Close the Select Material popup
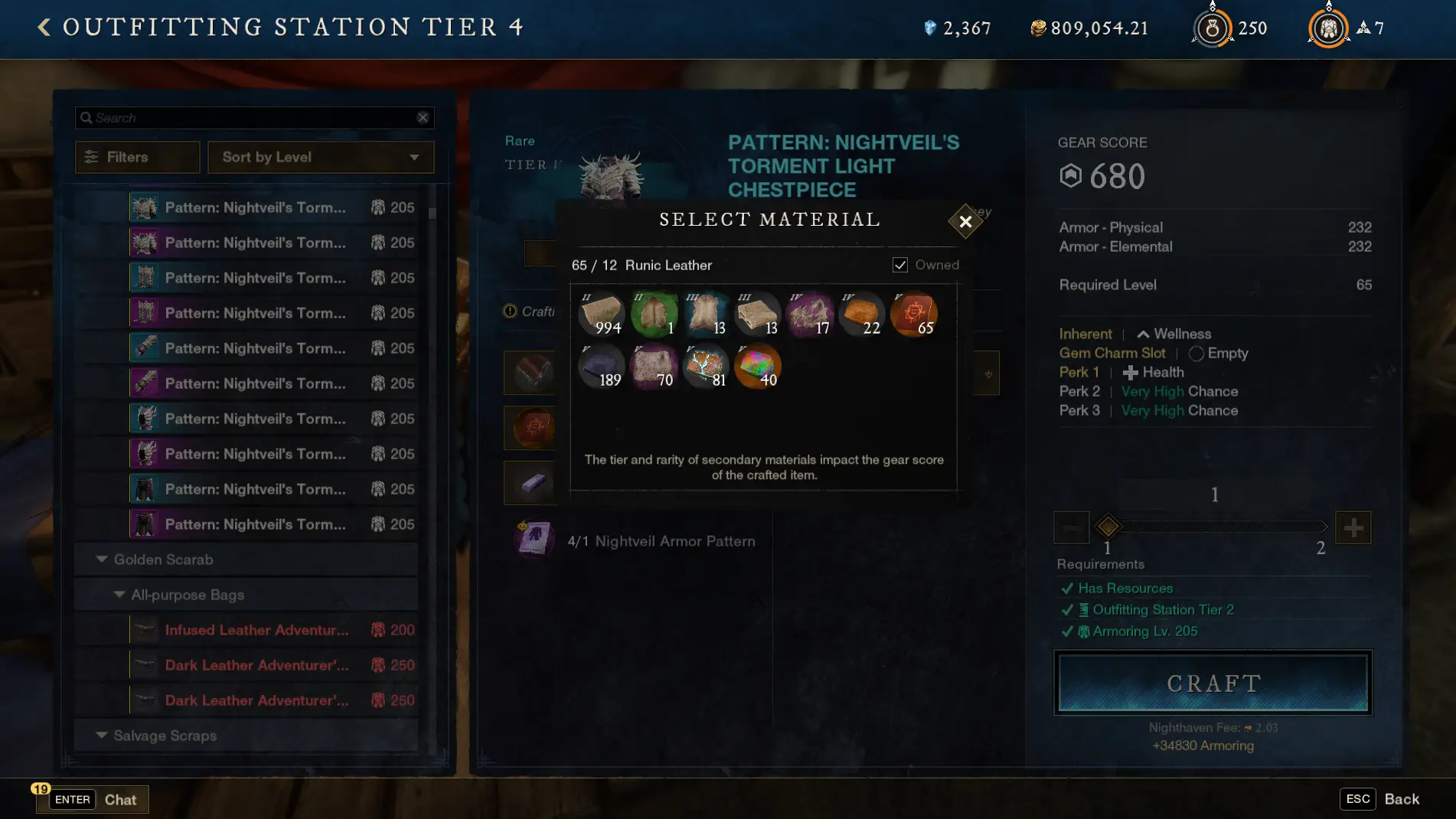Screen dimensions: 1456x819 965,222
